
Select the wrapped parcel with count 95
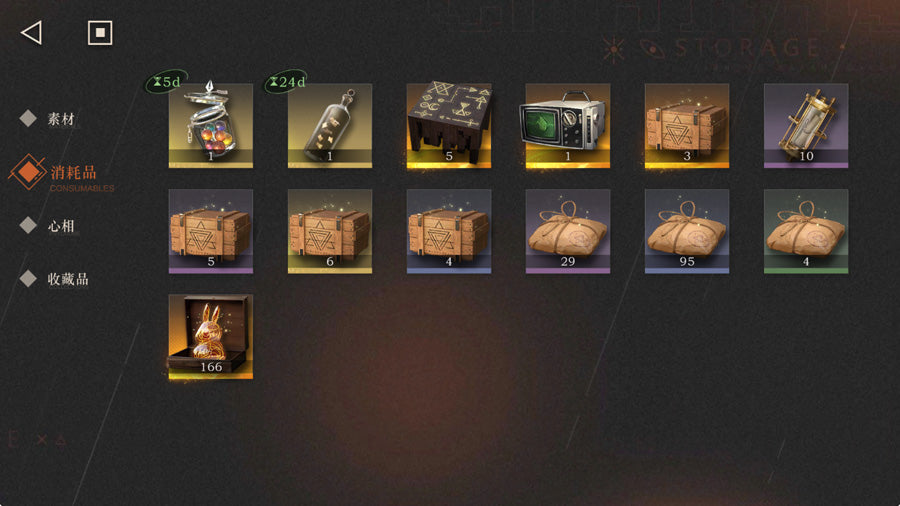[687, 231]
